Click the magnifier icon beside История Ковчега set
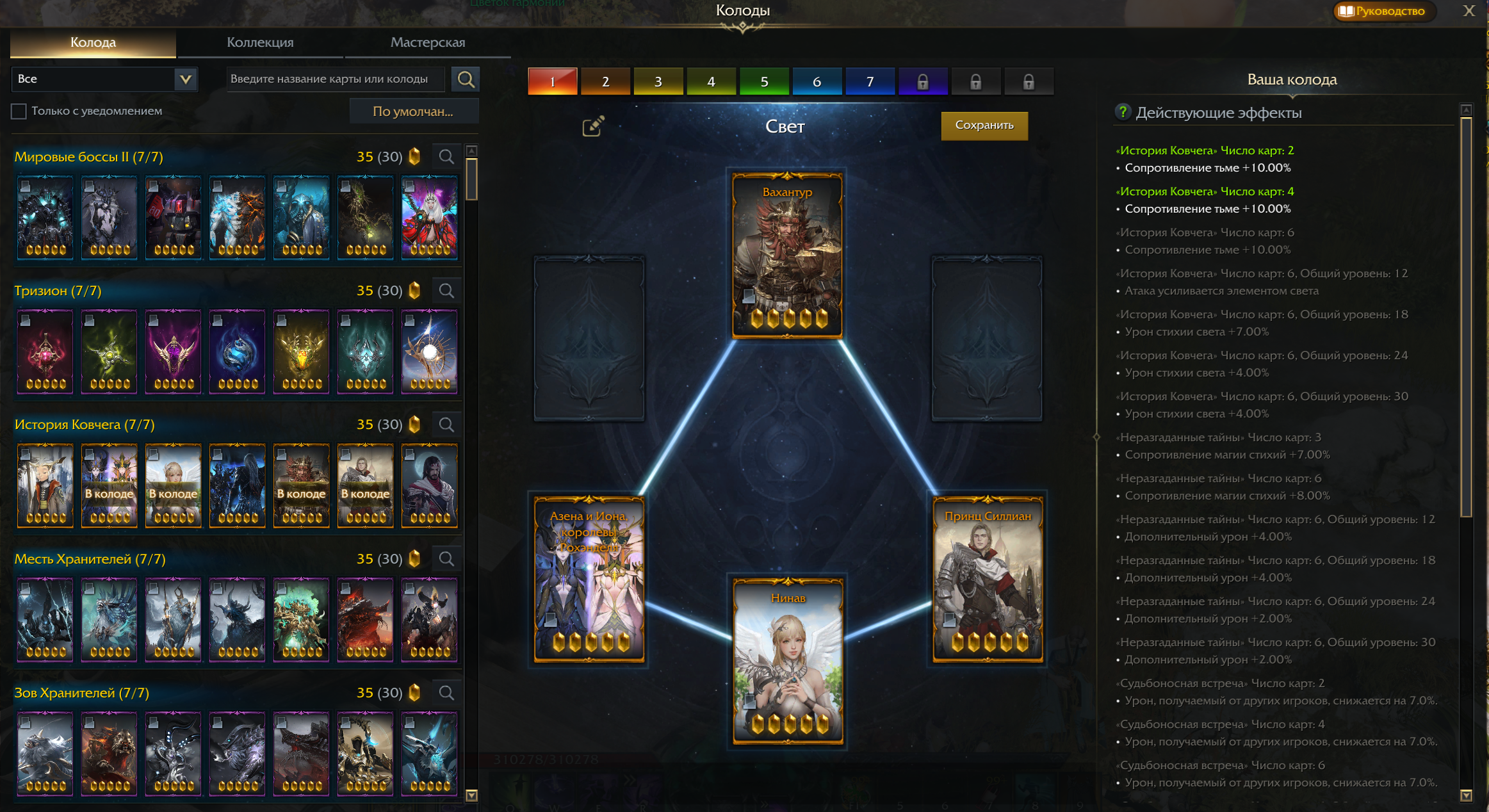The width and height of the screenshot is (1489, 812). tap(446, 424)
